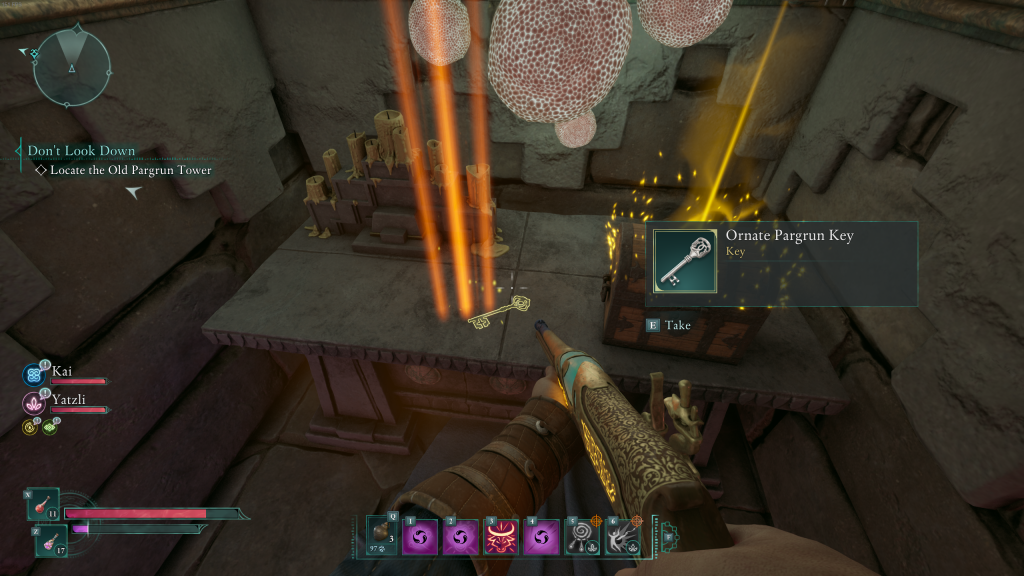Activate the grey spiral companion ability

point(583,537)
